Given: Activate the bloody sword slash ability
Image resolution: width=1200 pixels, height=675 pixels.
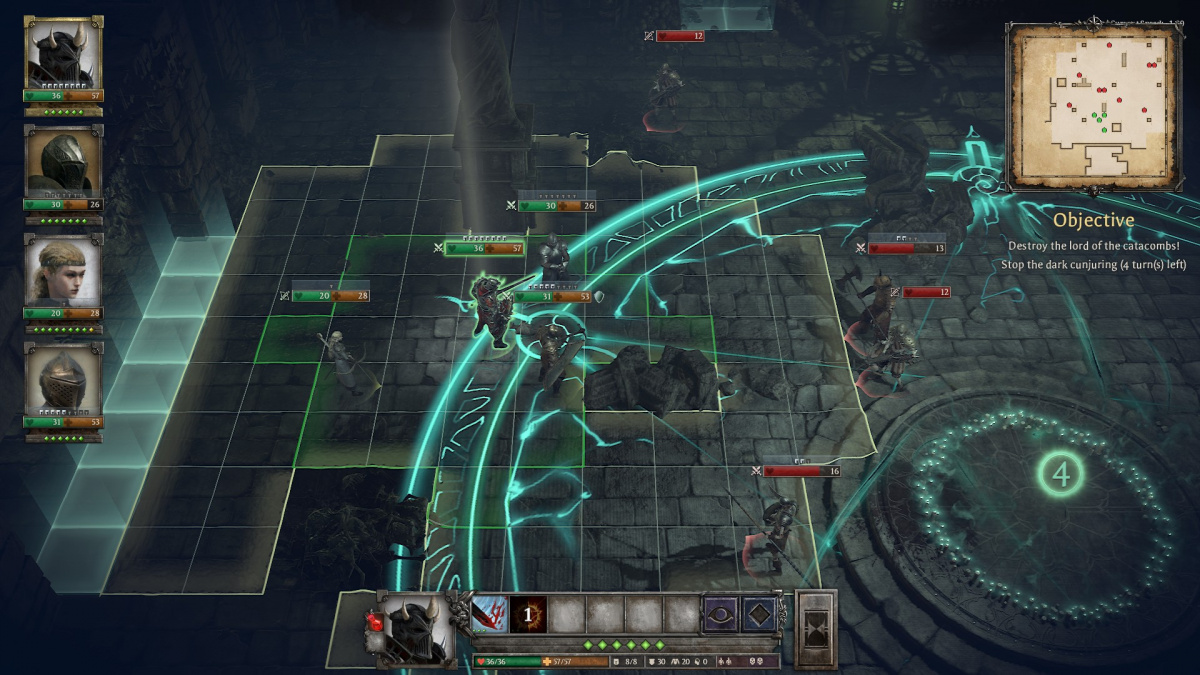Looking at the screenshot, I should (490, 614).
